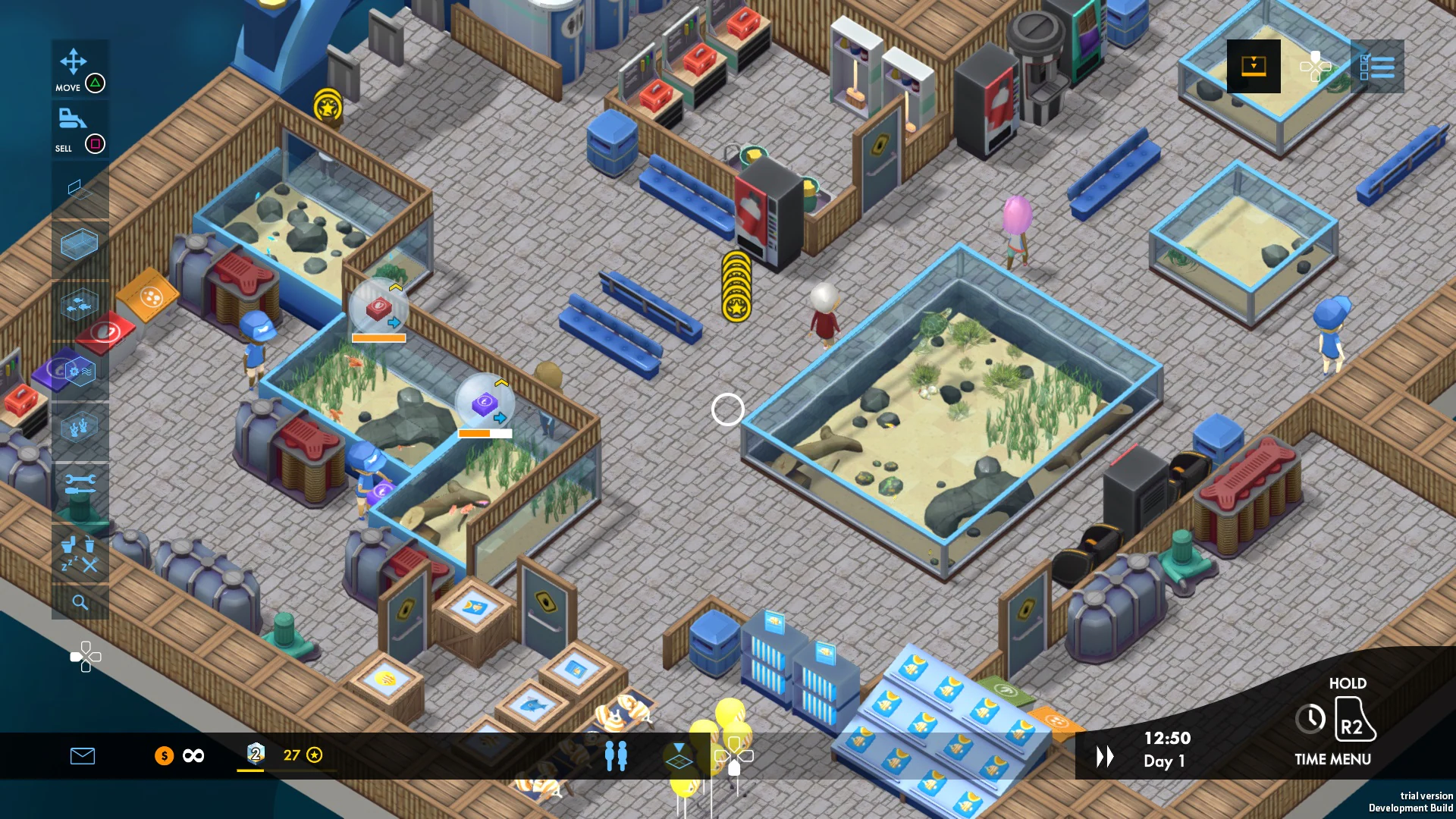The height and width of the screenshot is (819, 1456).
Task: Open the tank building tool
Action: tap(80, 244)
